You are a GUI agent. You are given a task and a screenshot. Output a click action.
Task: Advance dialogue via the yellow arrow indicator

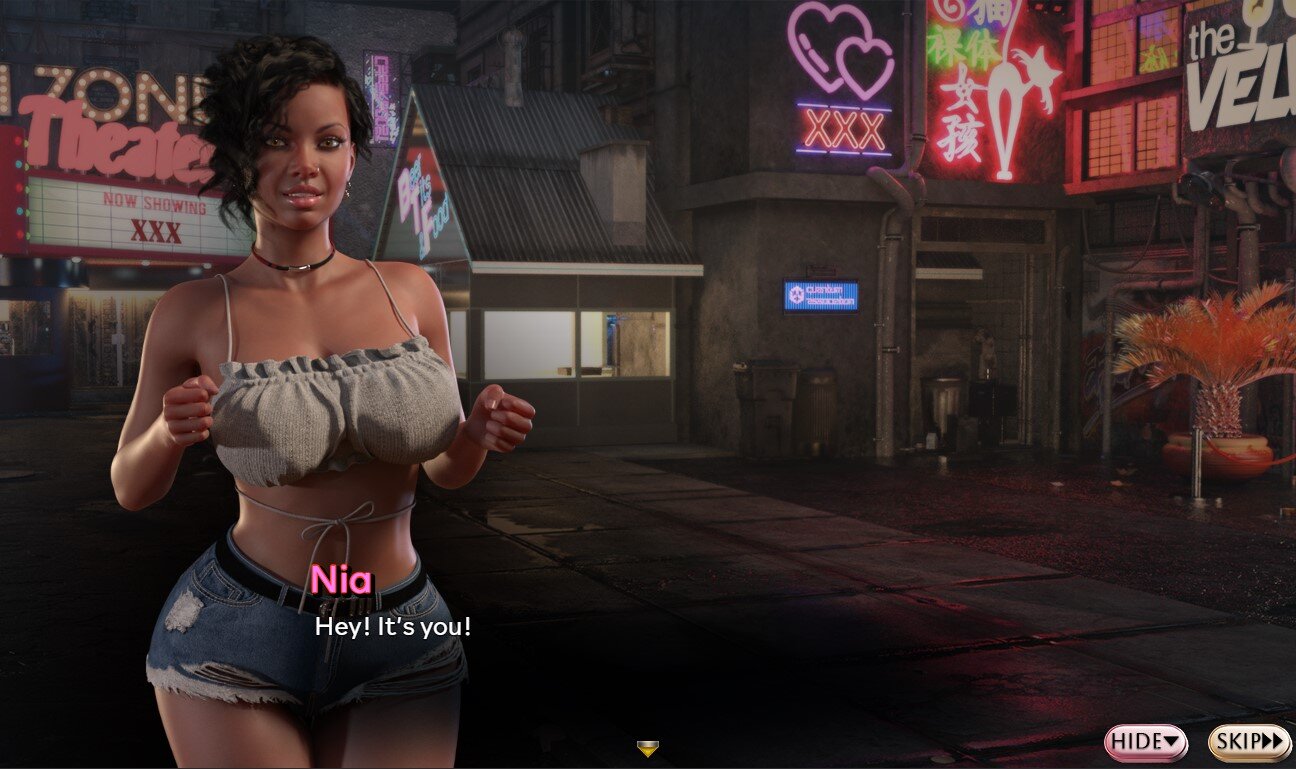[x=648, y=748]
